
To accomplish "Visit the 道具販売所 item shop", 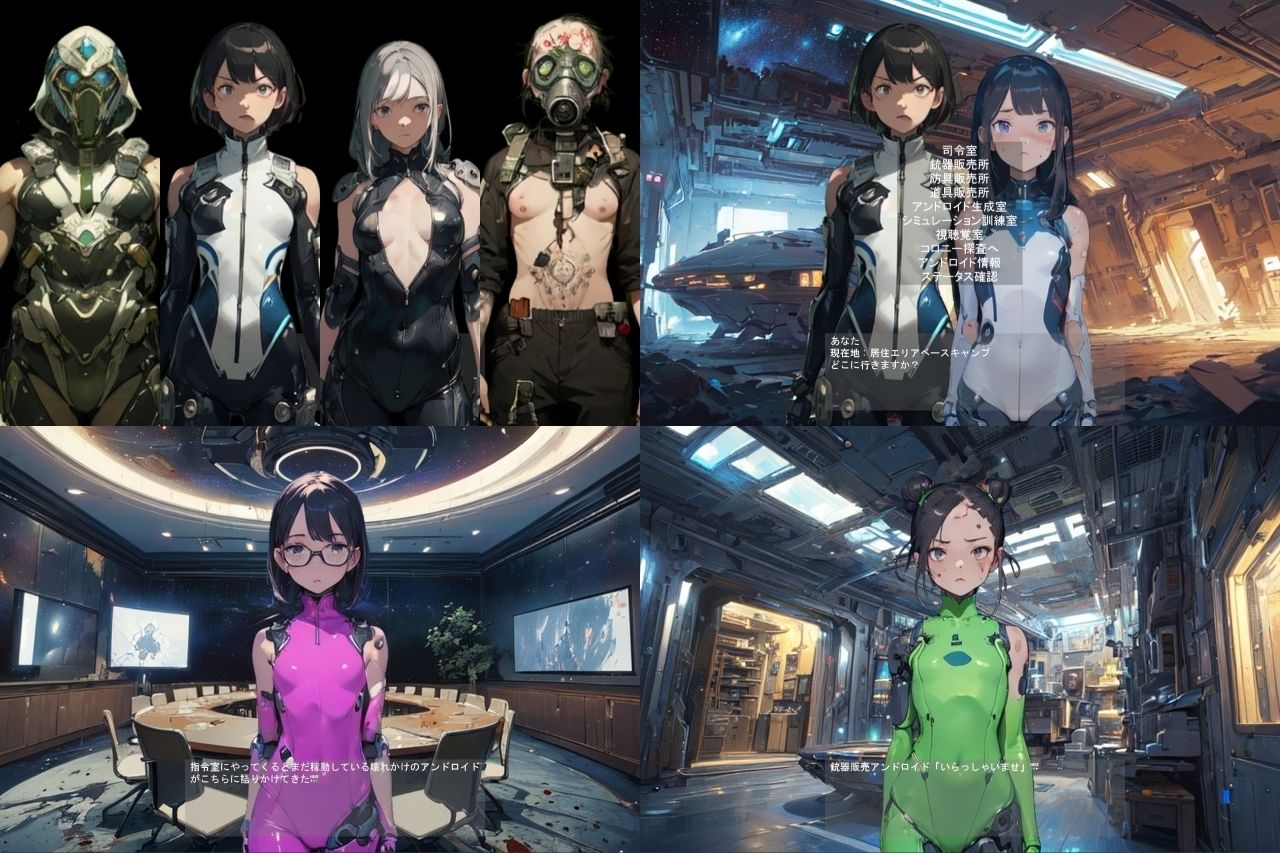I will [x=958, y=192].
